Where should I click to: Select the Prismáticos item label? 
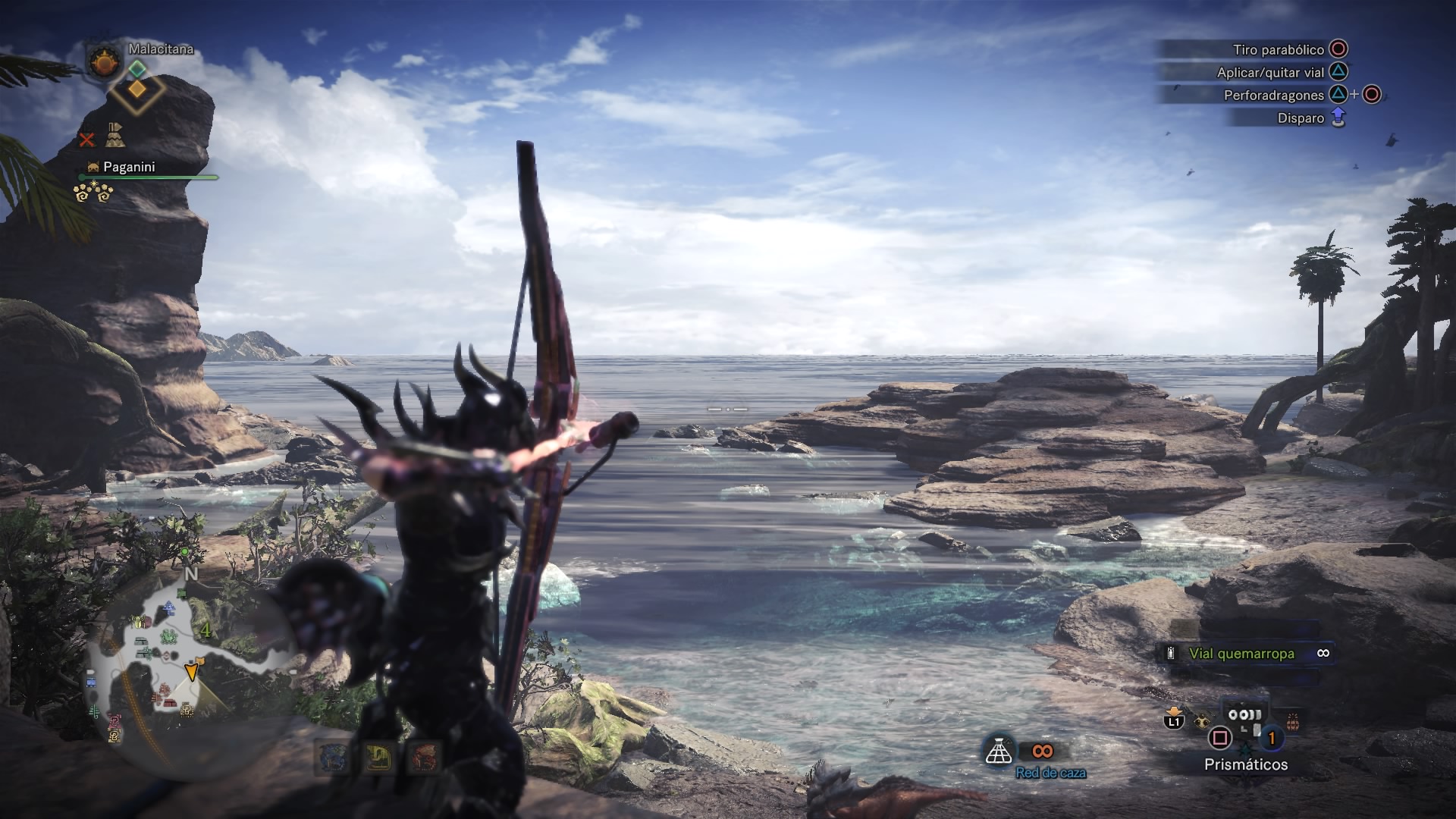pos(1245,764)
